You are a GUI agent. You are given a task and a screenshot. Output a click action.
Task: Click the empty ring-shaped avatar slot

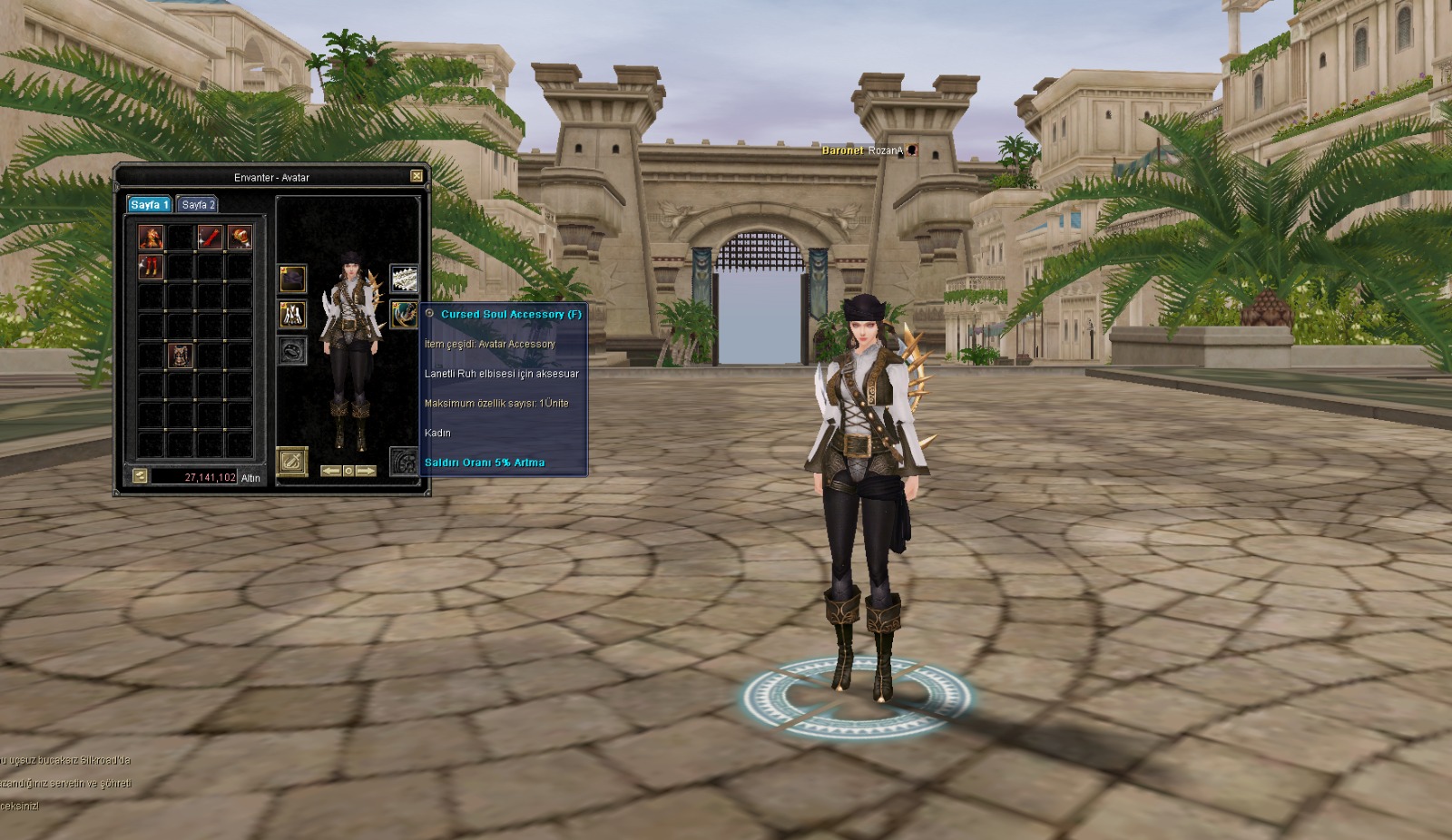click(292, 350)
